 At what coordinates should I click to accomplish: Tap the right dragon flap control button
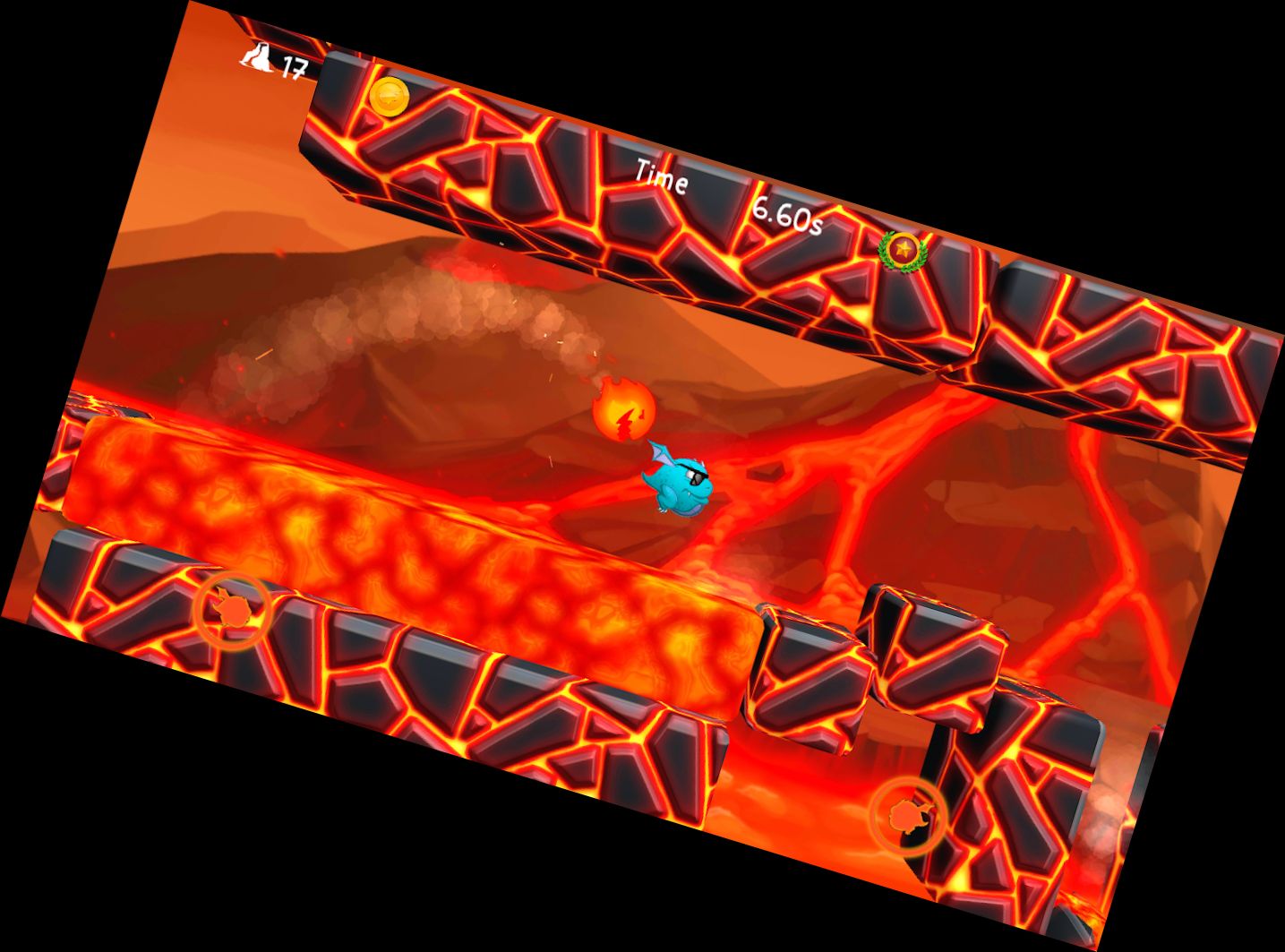pos(908,815)
